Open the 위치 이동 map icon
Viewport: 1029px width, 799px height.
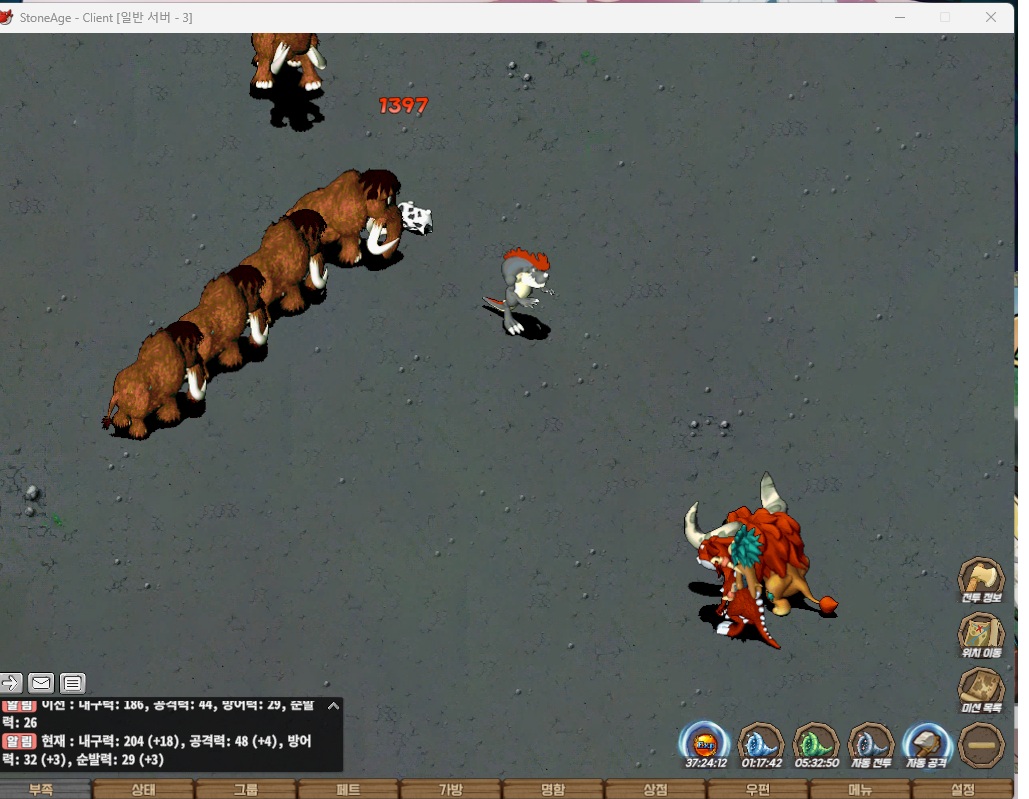coord(981,633)
